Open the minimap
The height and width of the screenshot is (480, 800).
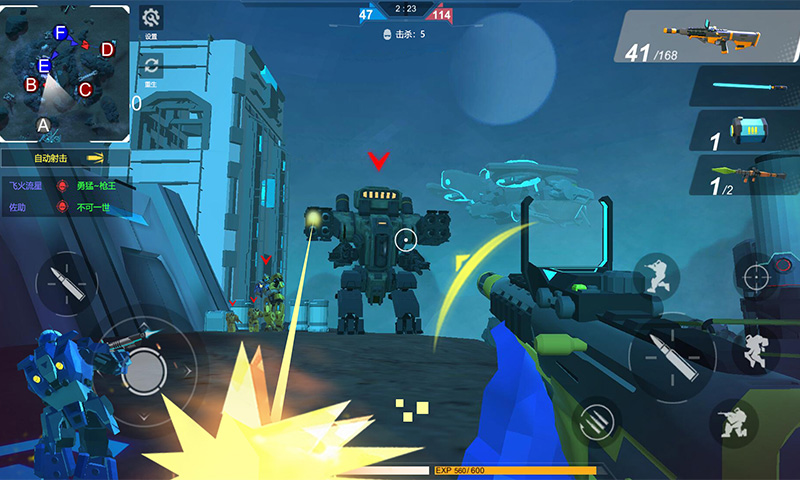[65, 72]
